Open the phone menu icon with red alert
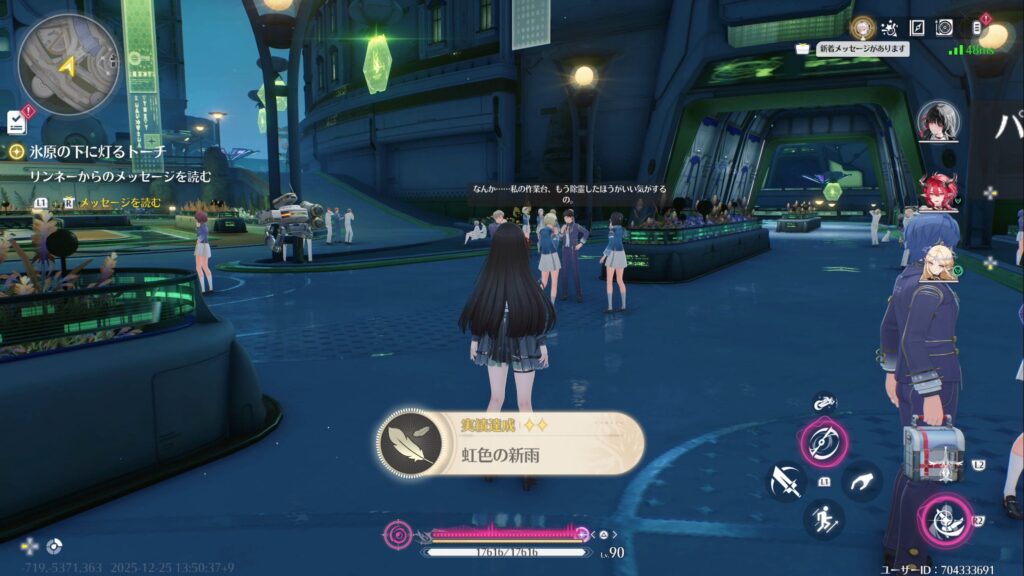 [977, 28]
